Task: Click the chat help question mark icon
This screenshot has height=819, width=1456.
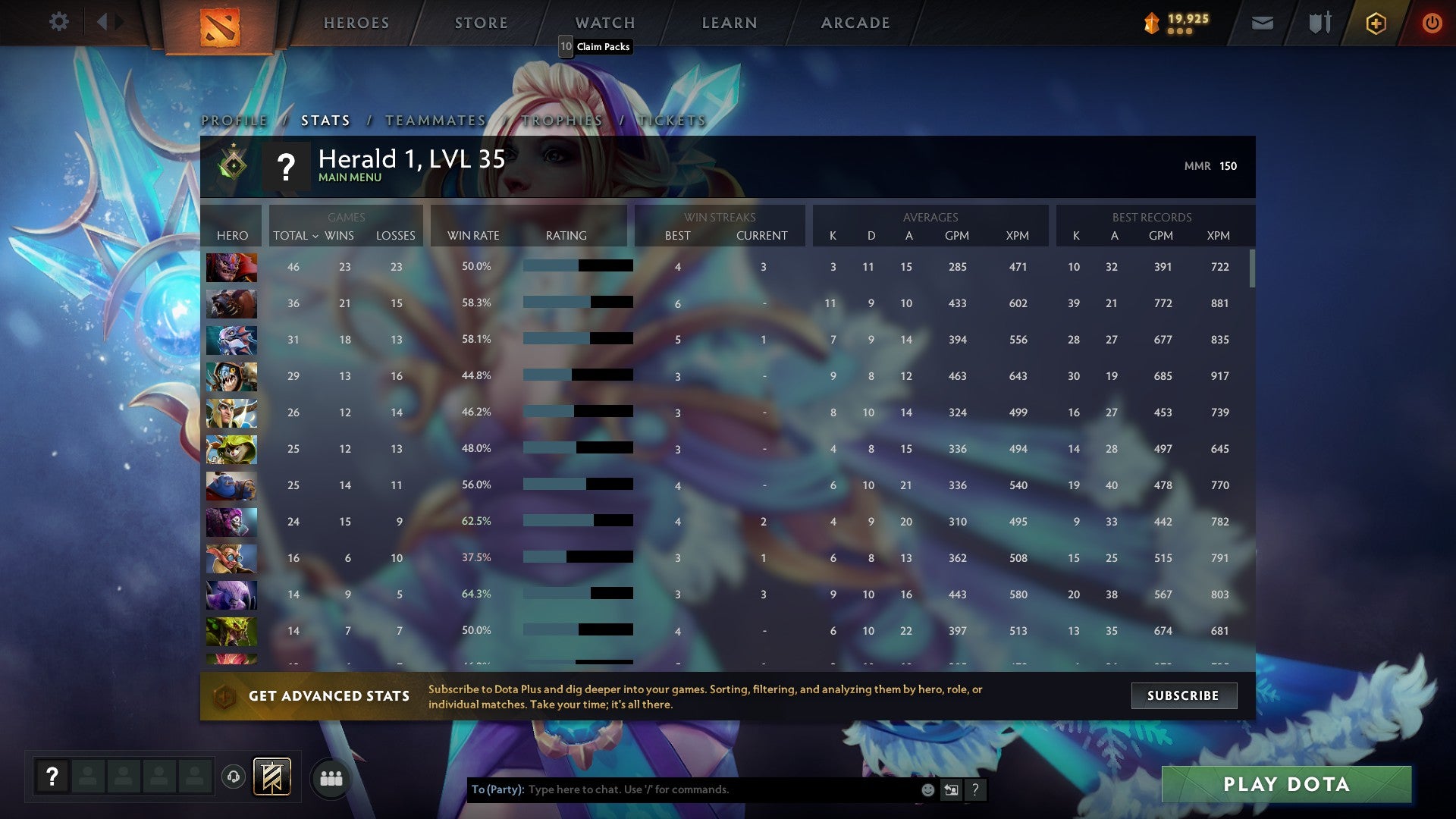Action: tap(975, 789)
